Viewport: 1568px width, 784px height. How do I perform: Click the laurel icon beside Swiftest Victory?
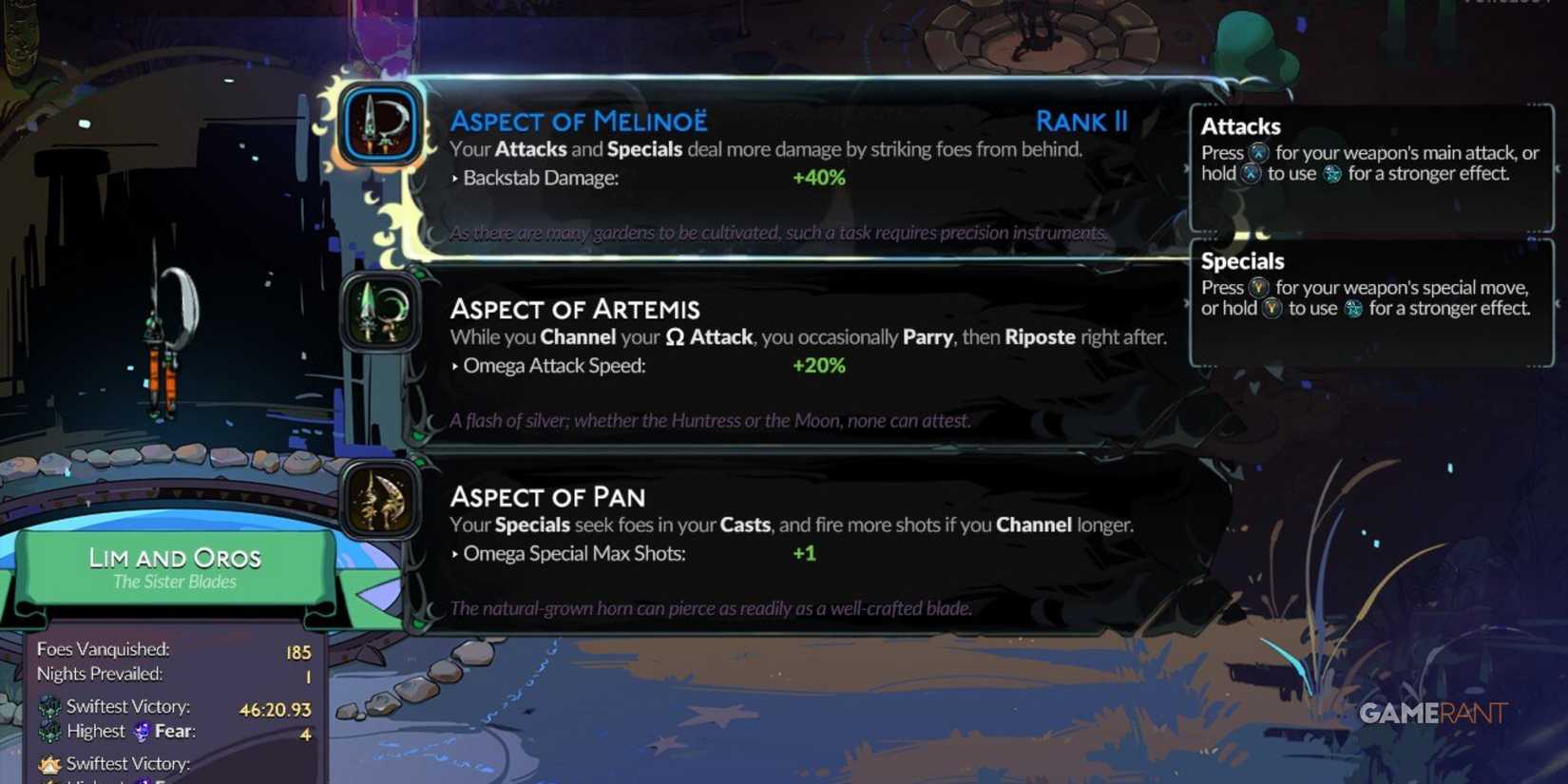[x=51, y=707]
